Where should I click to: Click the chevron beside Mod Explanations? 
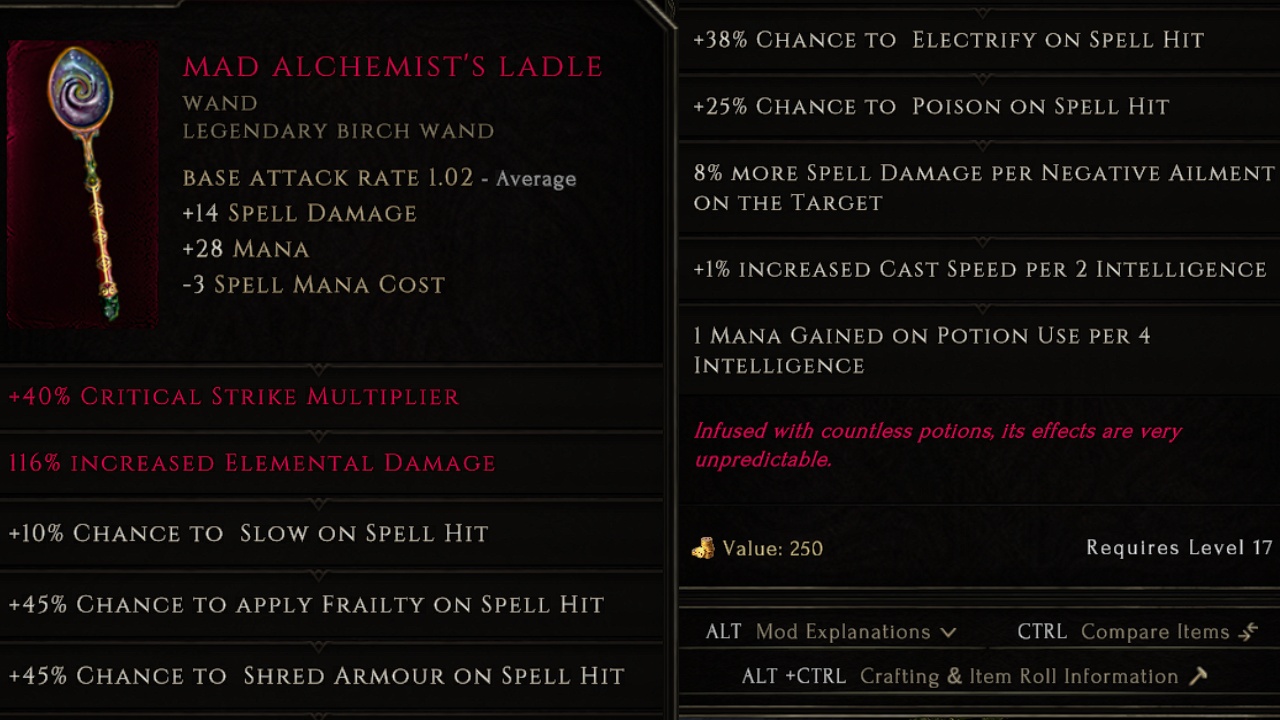(950, 632)
